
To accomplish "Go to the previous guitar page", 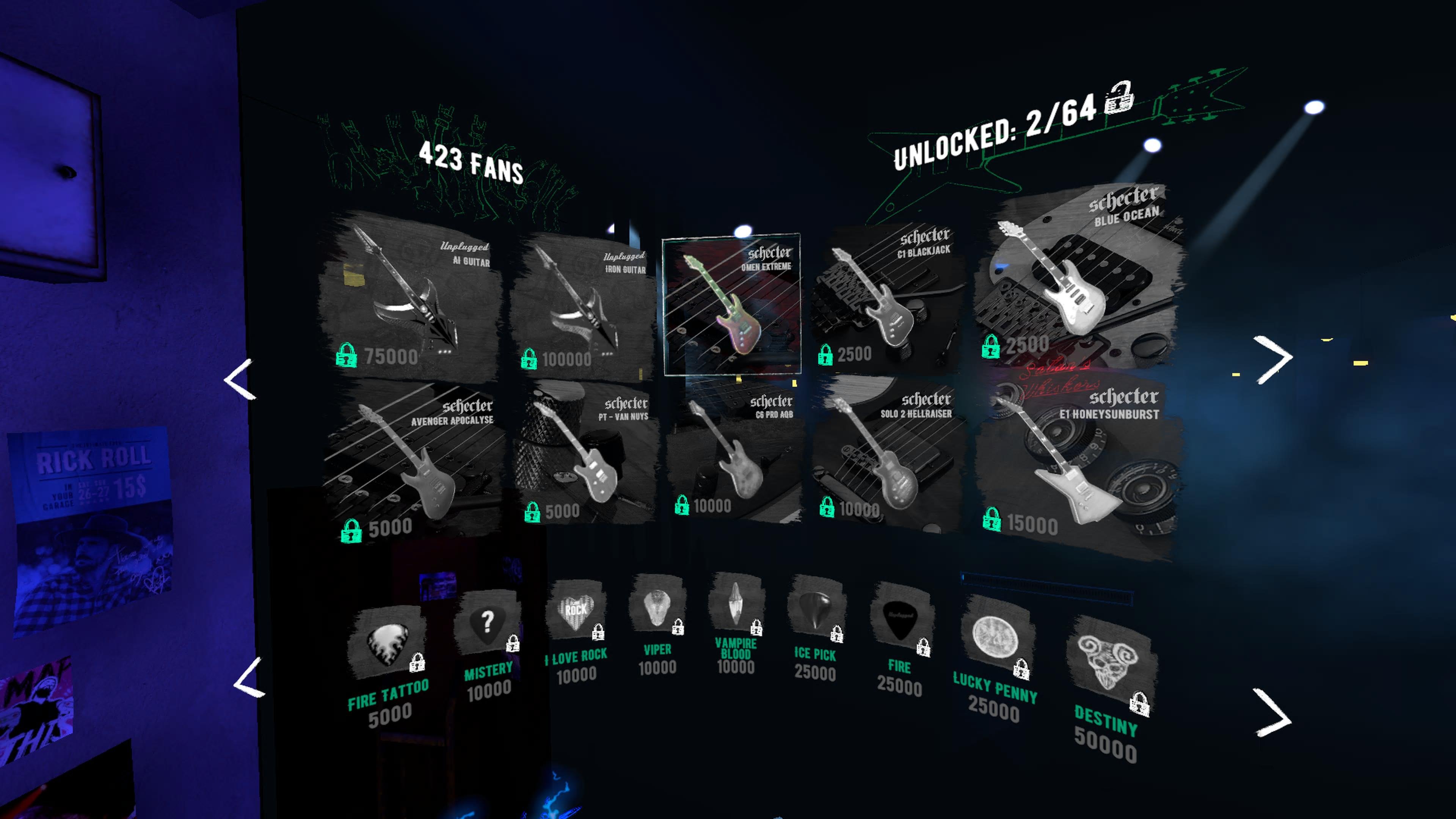I will 241,379.
